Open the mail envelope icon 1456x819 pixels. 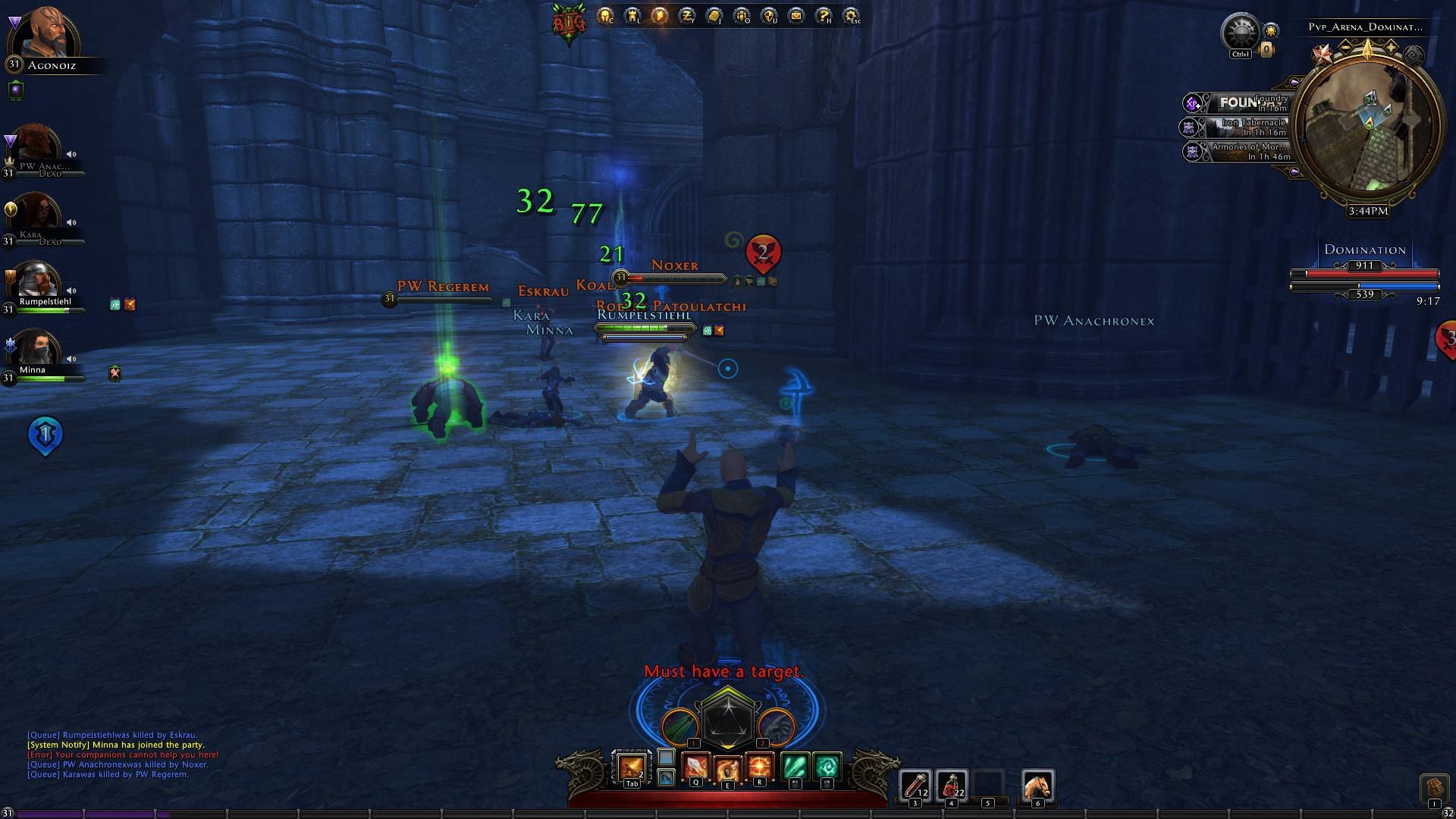tap(795, 15)
